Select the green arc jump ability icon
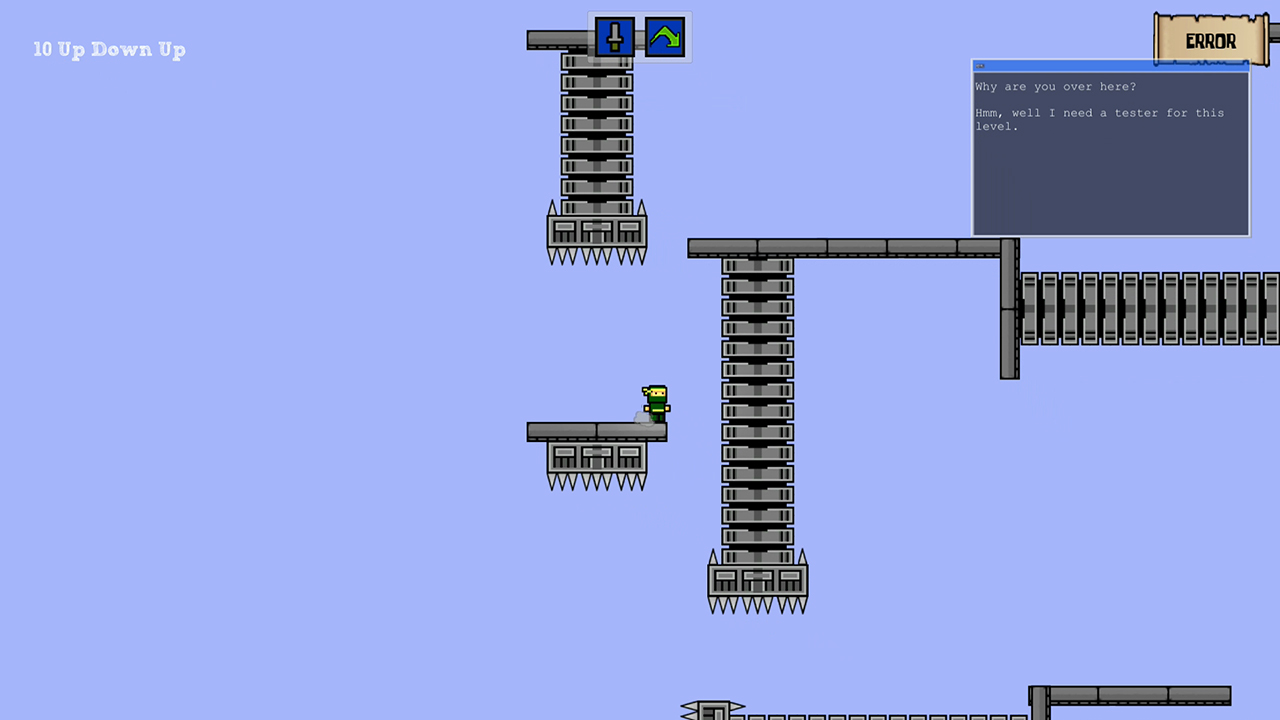 (665, 37)
